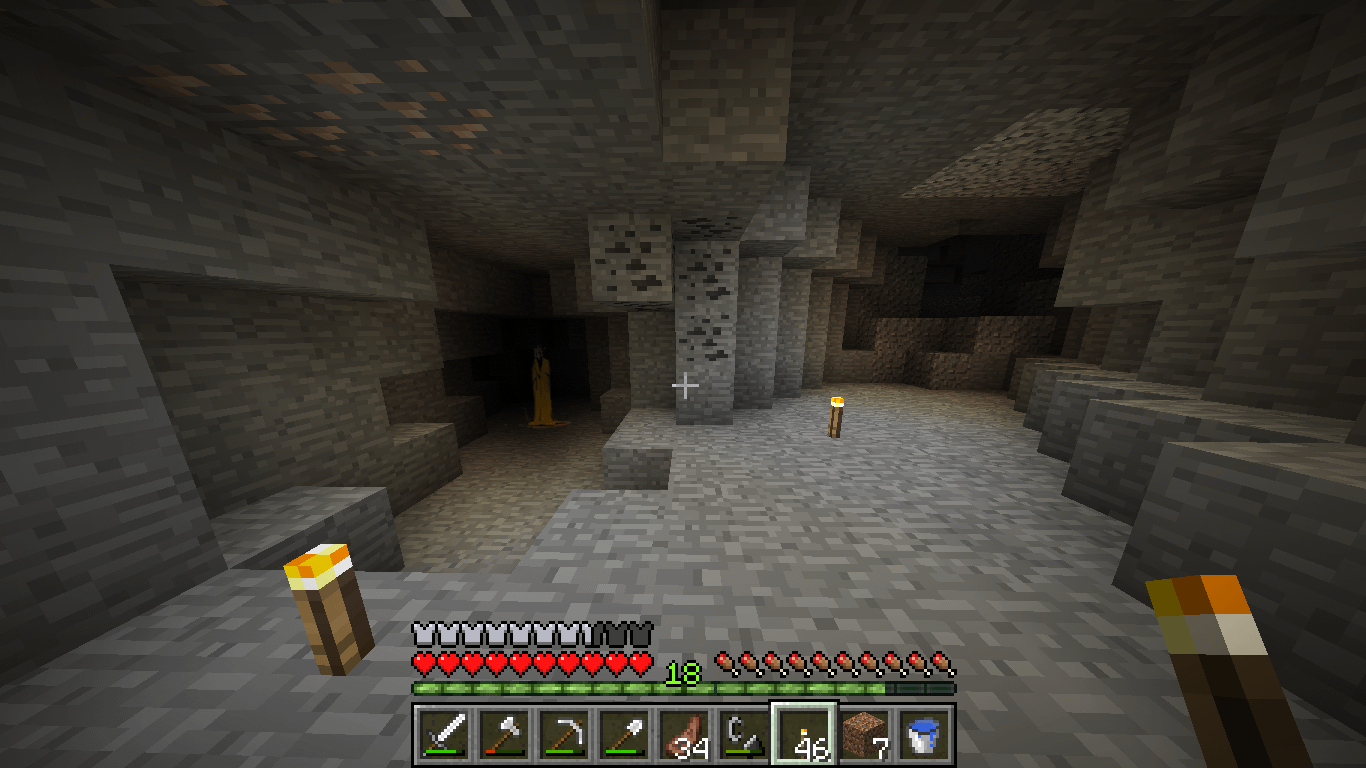Screen dimensions: 1366x768
Task: Pick the cooked meat stack of 34
Action: 684,735
